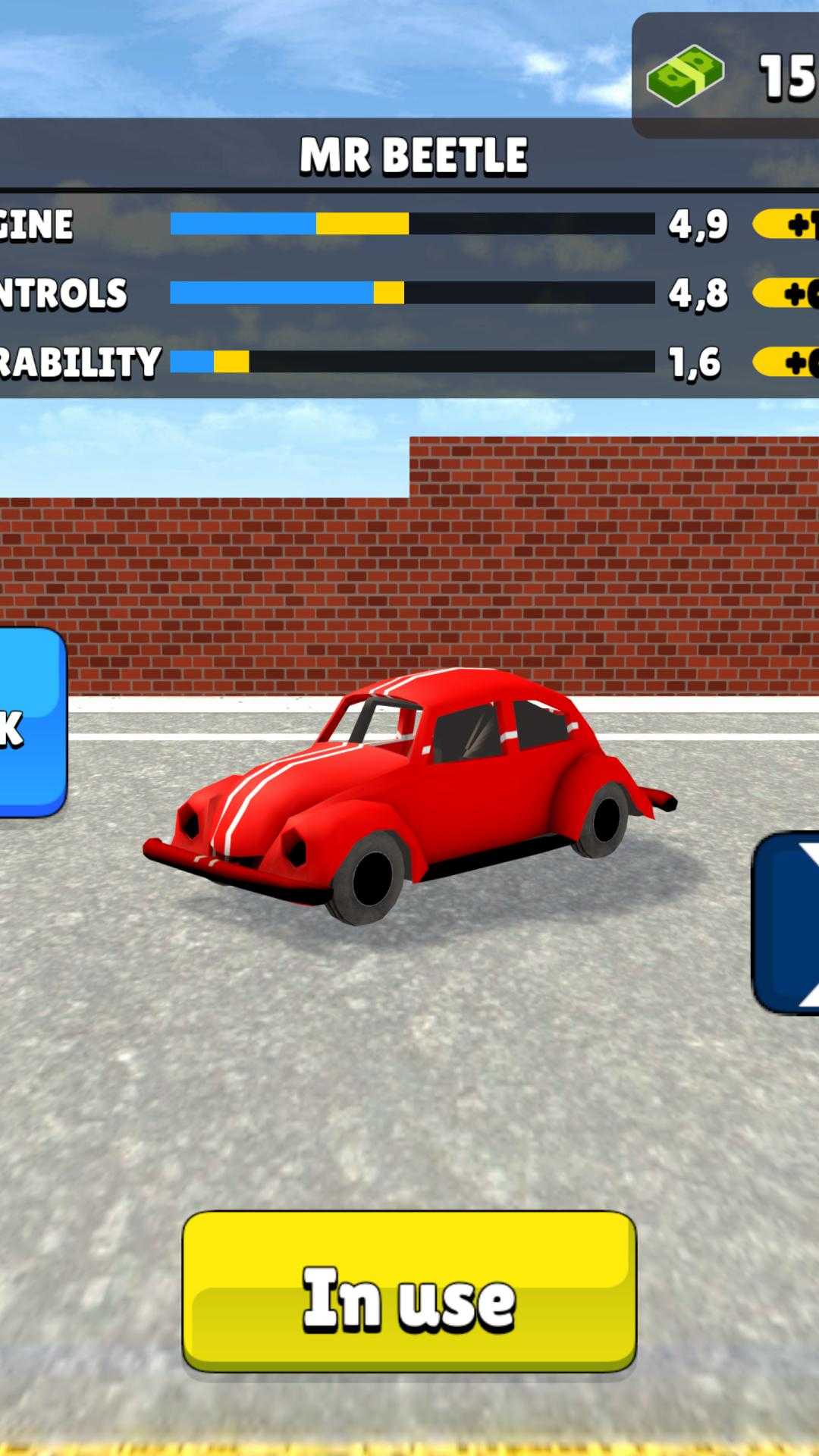Click the yellow In use button

pos(409,1291)
